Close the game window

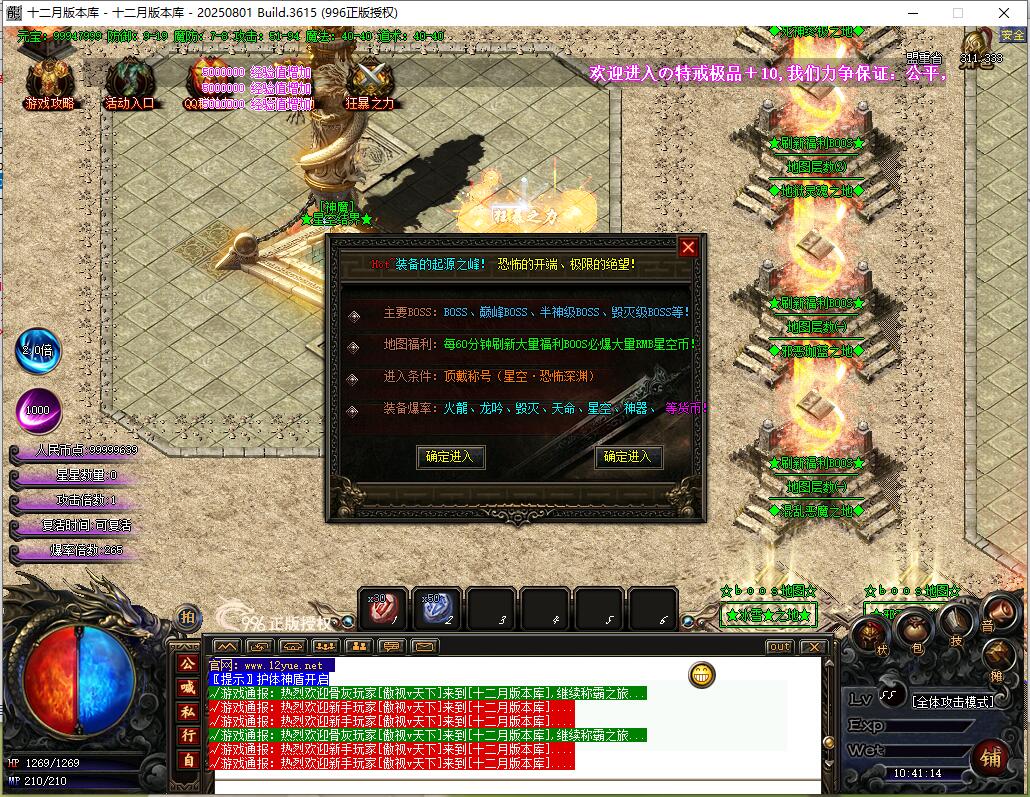1004,13
